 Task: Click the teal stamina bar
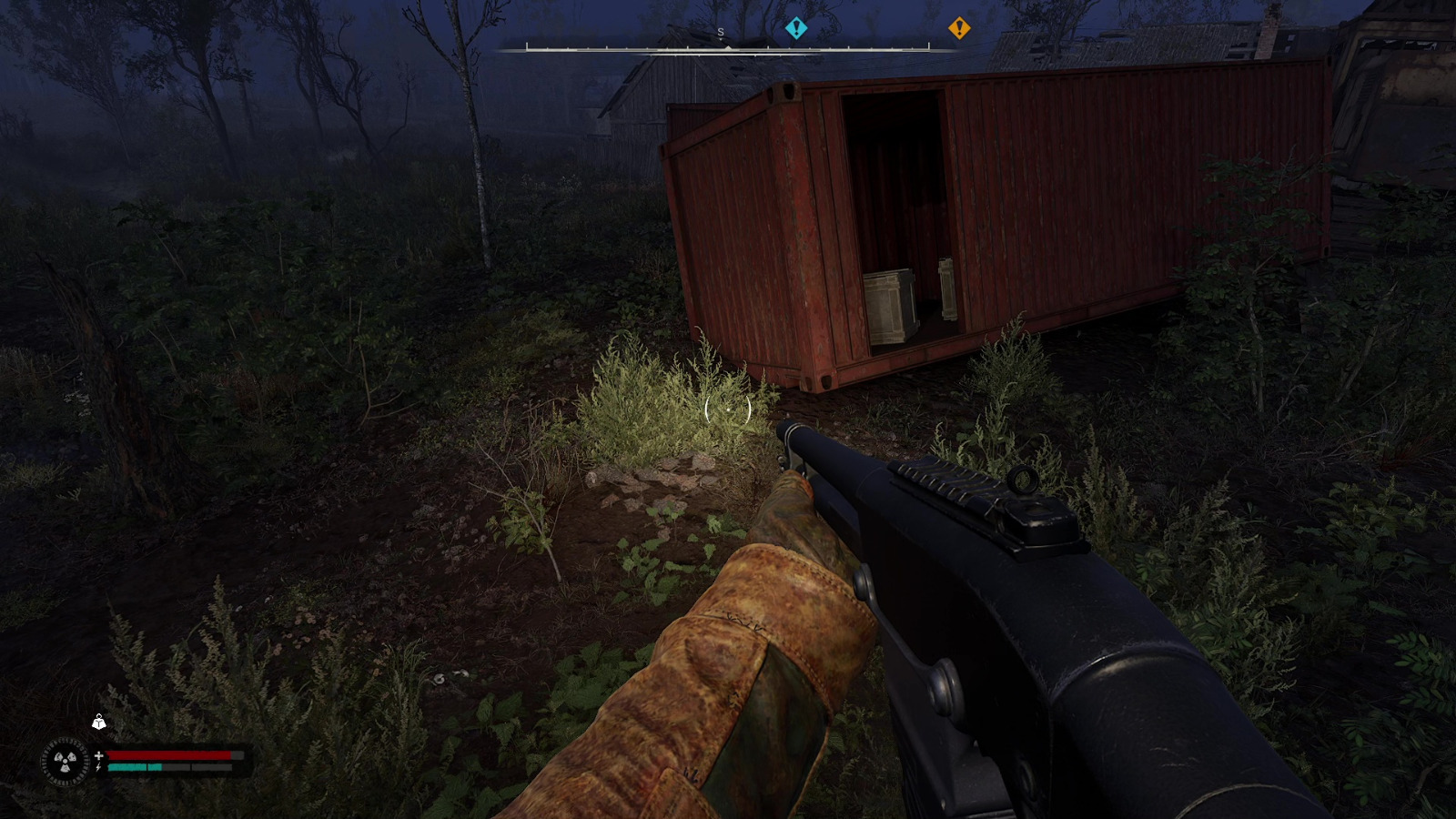(x=135, y=769)
